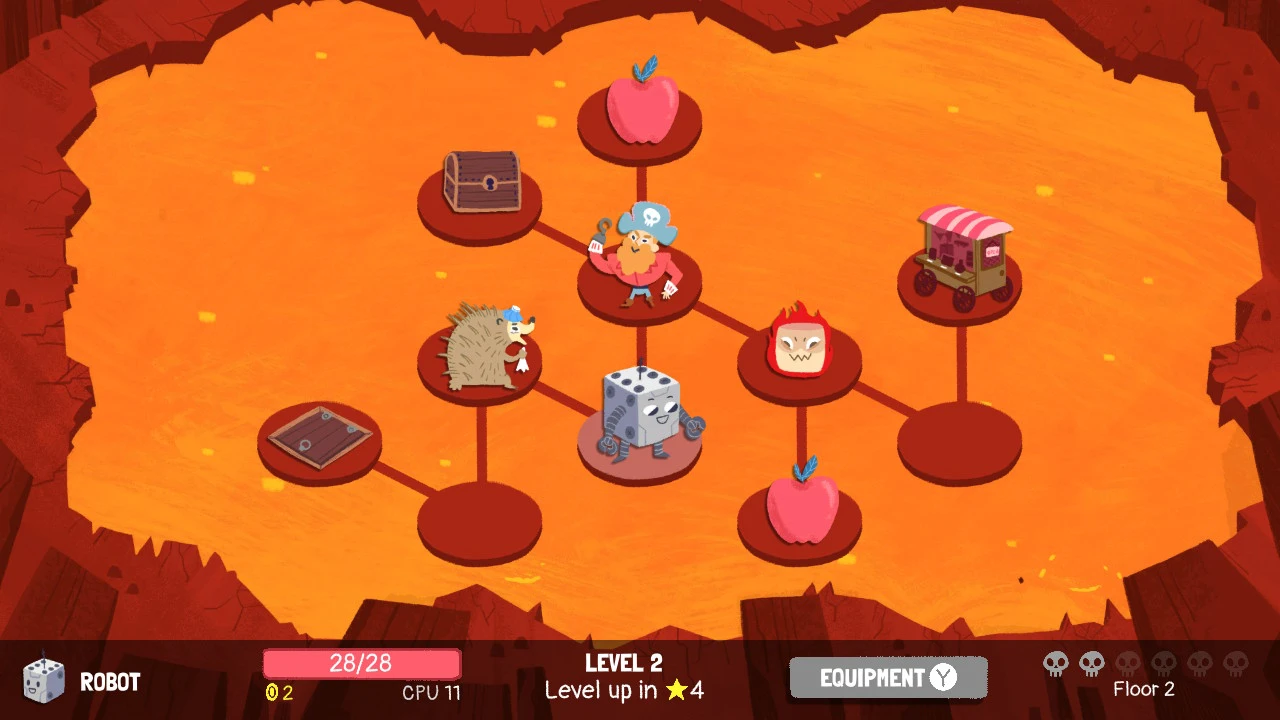Click the Level 2 label
This screenshot has height=720, width=1280.
[x=622, y=662]
